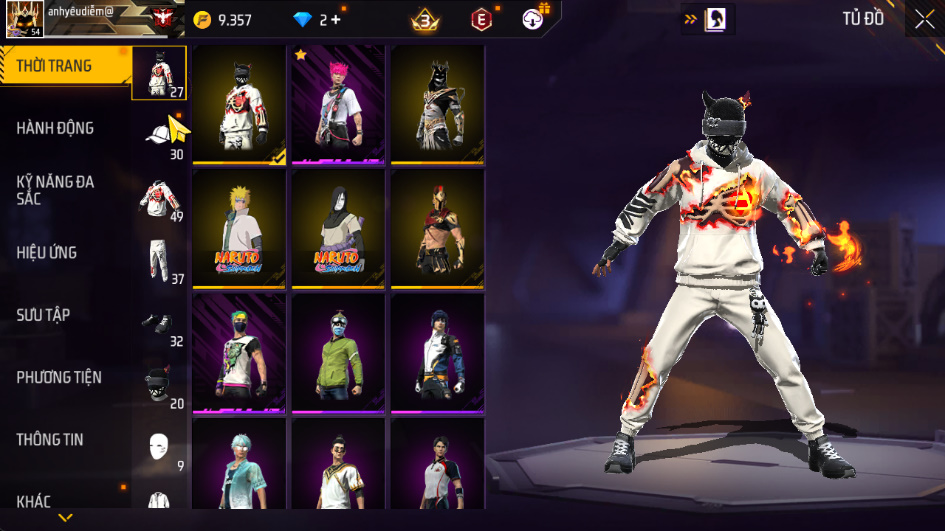Choose the white hoodie black mask outfit

coord(239,104)
